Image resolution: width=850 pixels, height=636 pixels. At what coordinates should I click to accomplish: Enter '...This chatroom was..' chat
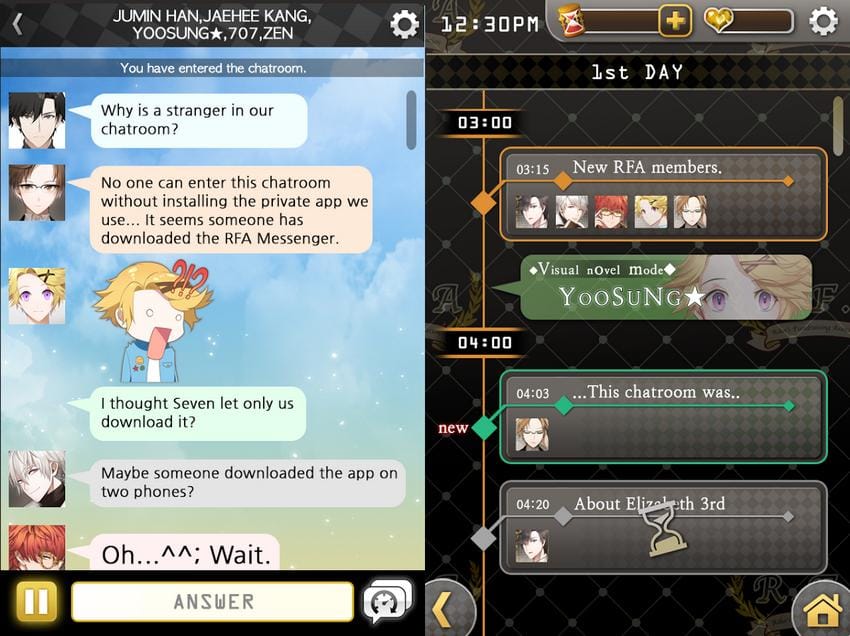pyautogui.click(x=663, y=417)
